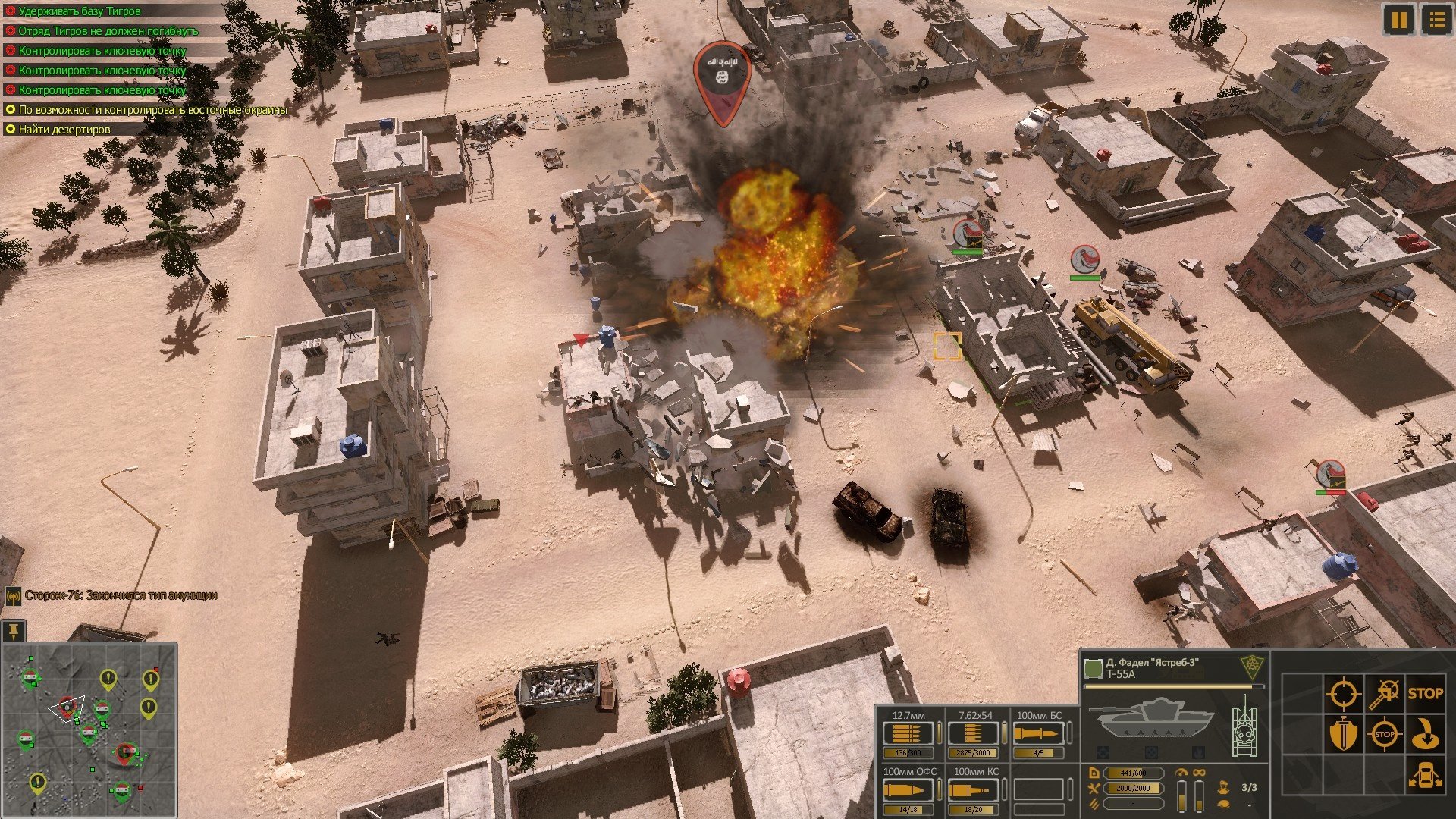
Task: Activate the crosshair attack order
Action: 1342,693
